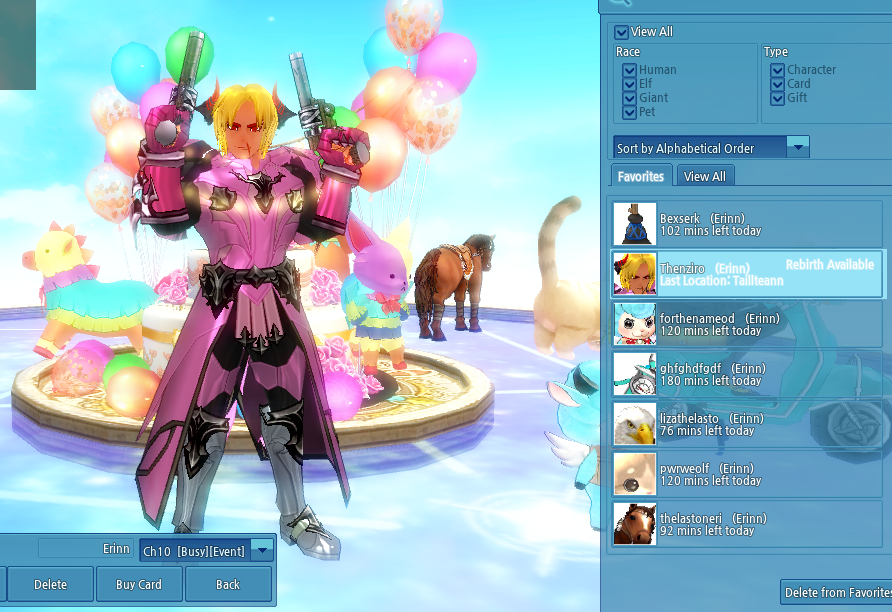Open the Sort by Alphabetical Order dropdown
This screenshot has width=892, height=612.
pos(797,147)
